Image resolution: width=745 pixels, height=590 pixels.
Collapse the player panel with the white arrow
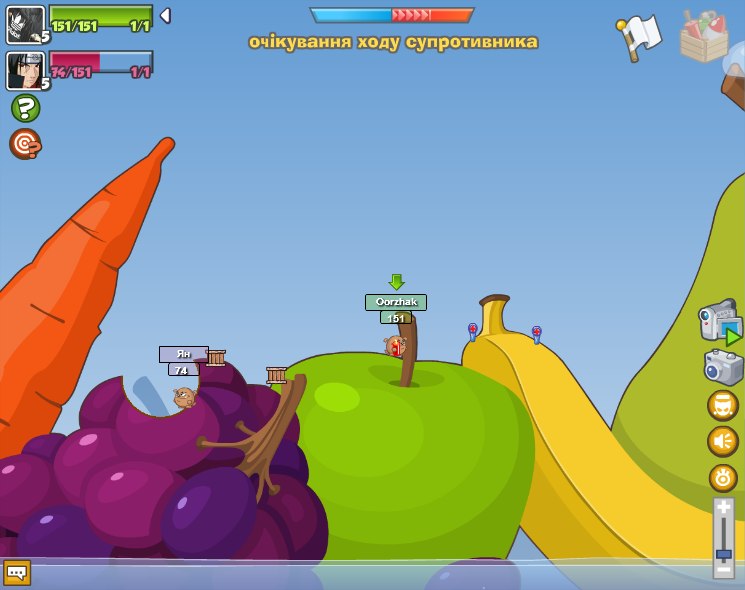click(x=165, y=16)
